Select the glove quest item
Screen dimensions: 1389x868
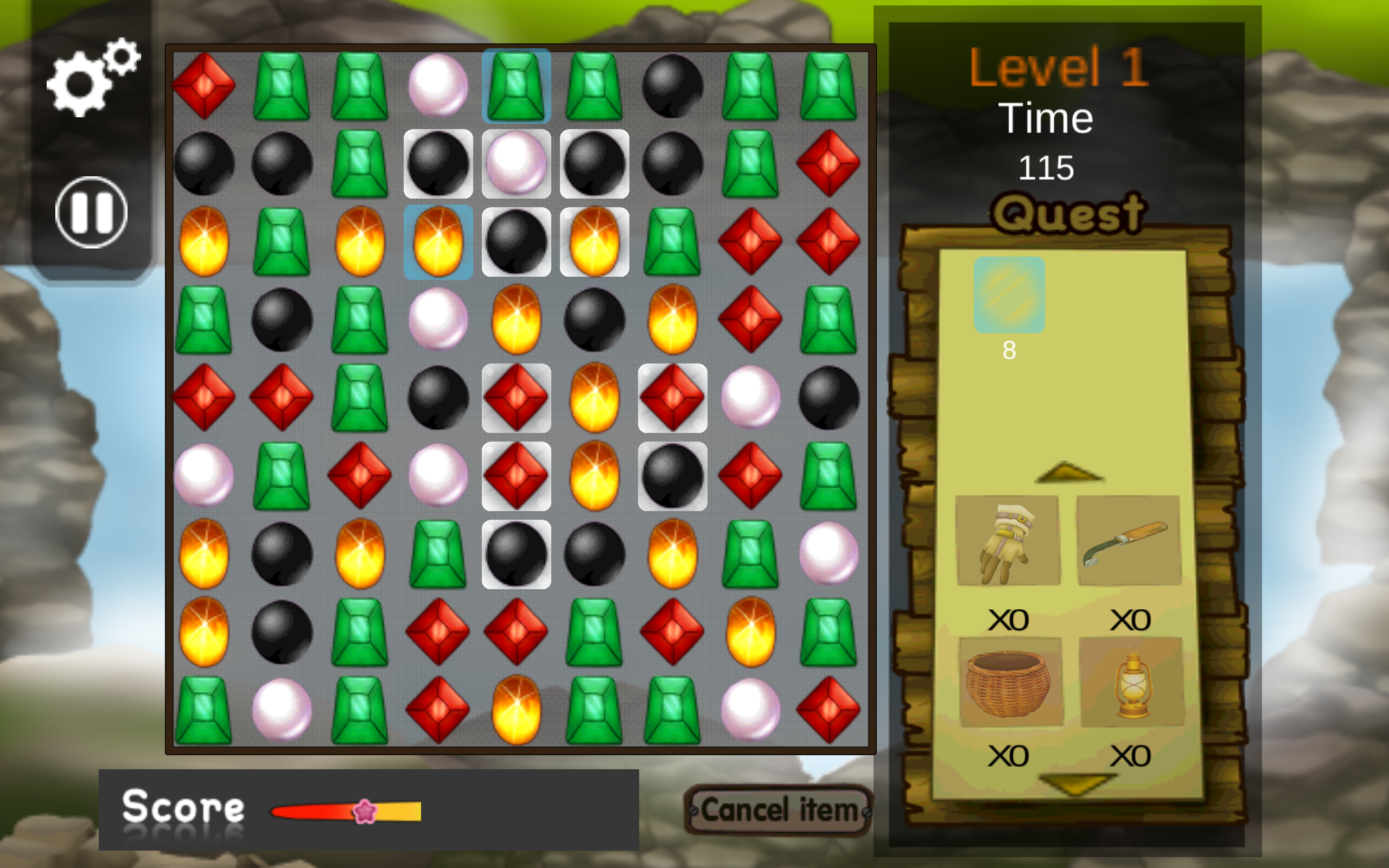(1009, 539)
